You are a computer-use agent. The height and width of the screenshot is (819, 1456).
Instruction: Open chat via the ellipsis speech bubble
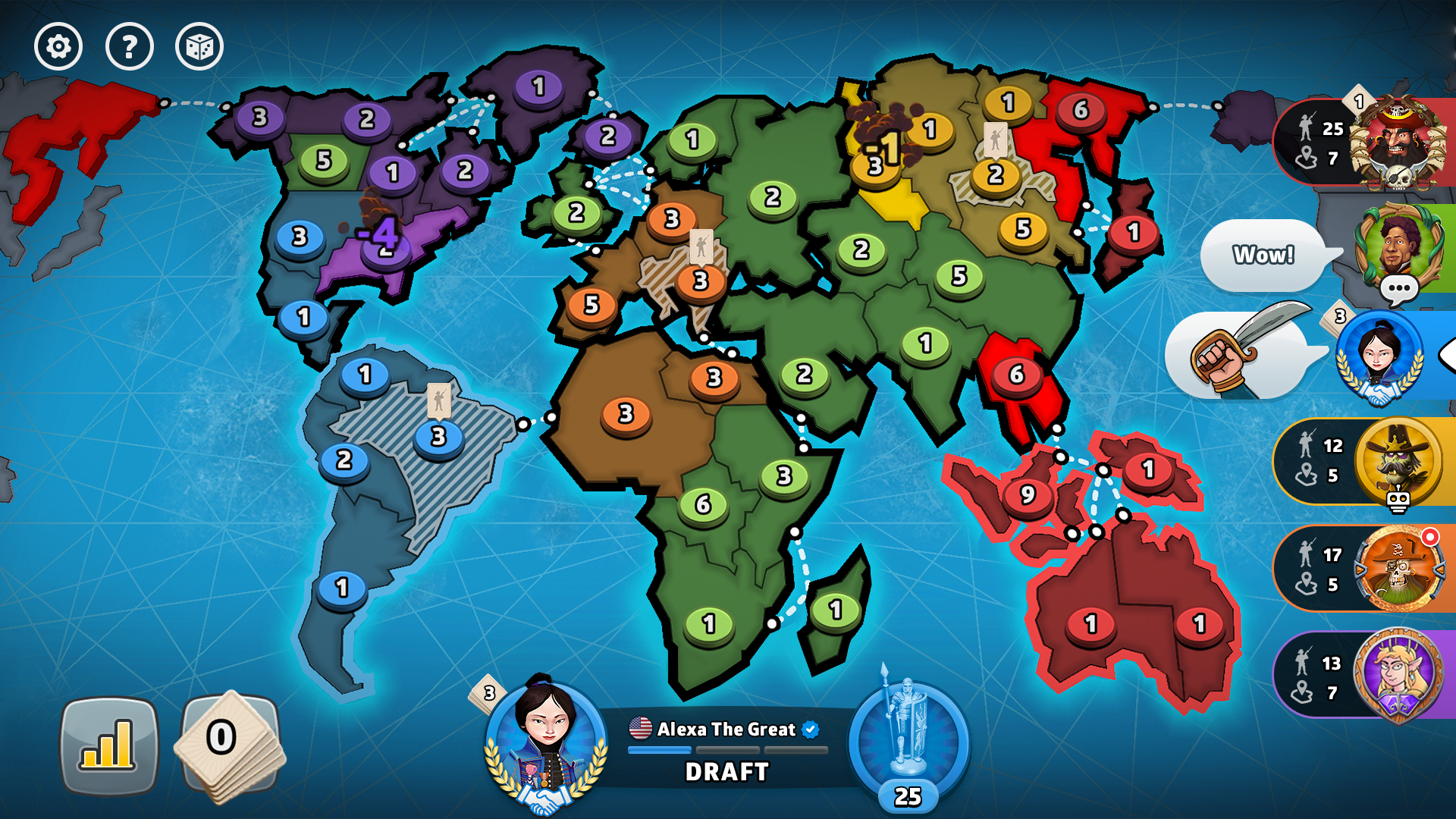[x=1400, y=288]
